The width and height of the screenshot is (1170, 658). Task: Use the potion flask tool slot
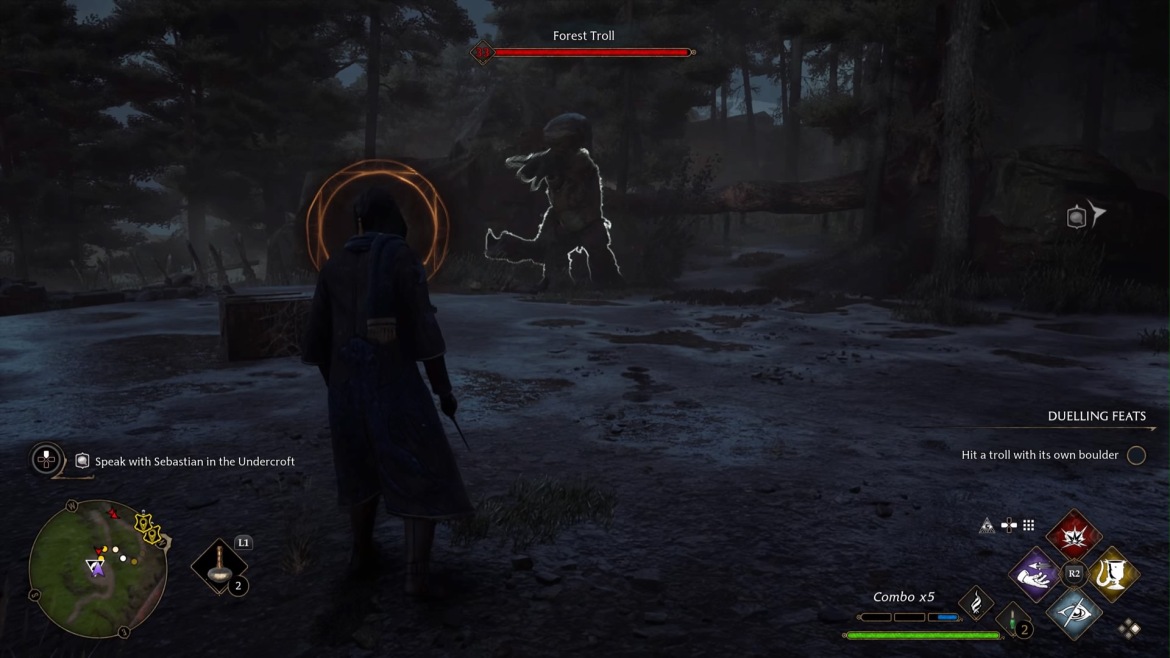point(219,567)
